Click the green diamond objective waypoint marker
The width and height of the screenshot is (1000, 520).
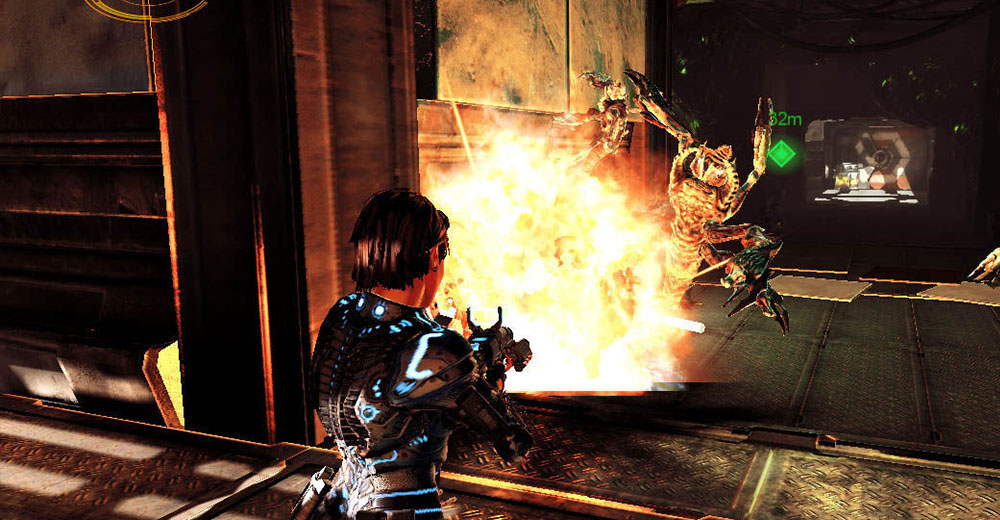click(x=782, y=153)
